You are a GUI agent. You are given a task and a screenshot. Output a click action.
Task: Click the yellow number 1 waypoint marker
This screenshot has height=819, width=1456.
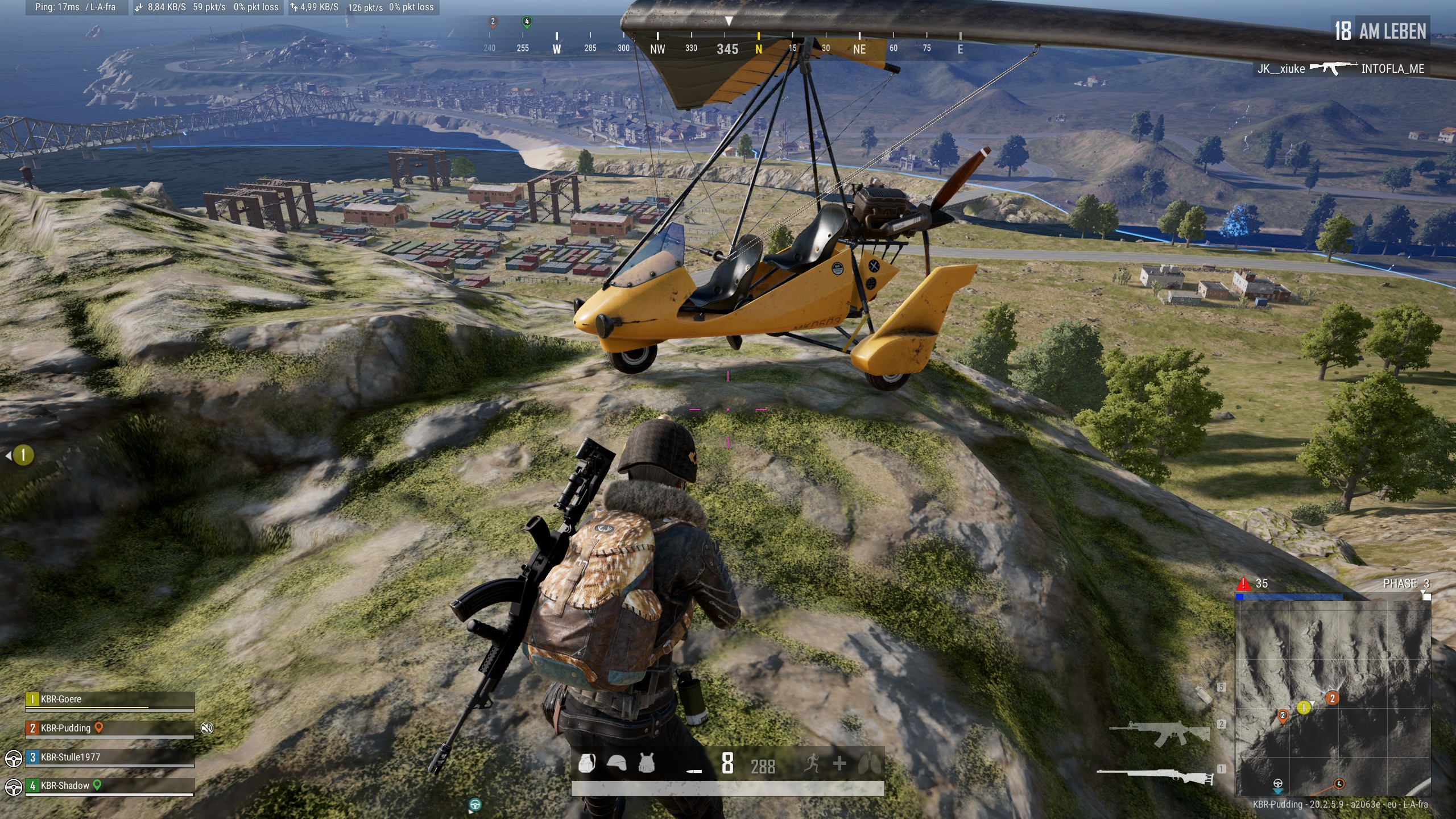click(x=23, y=455)
